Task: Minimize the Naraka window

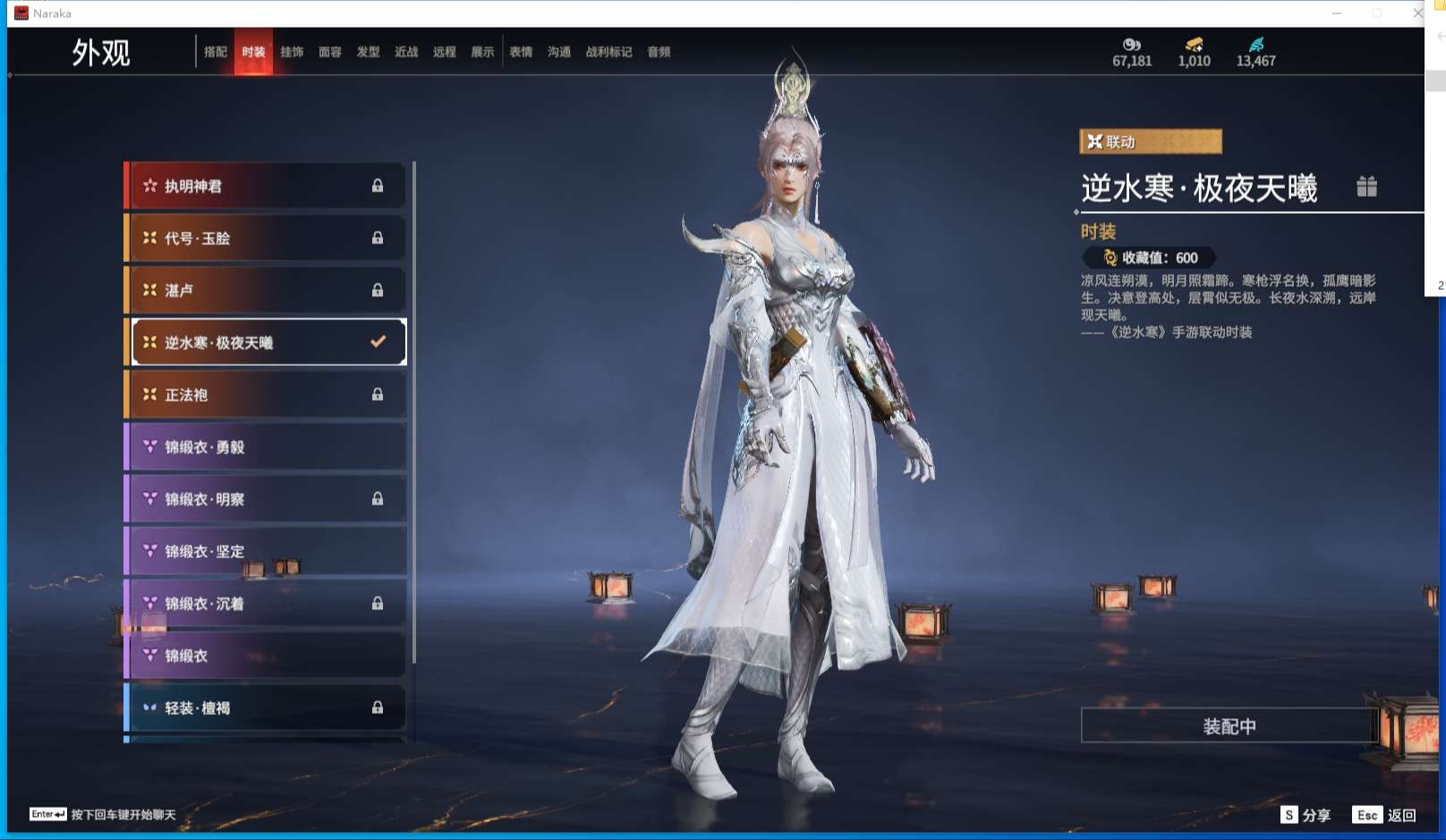Action: 1337,13
